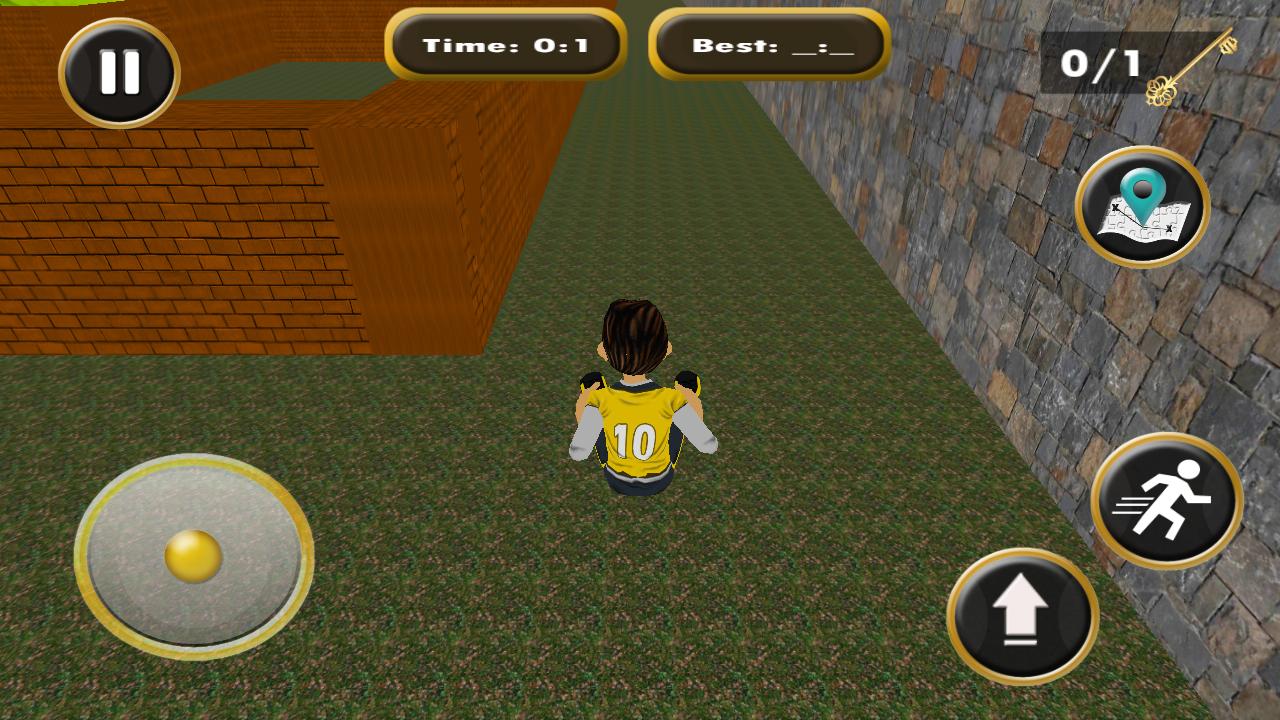Activate the sprint running-man button
The height and width of the screenshot is (720, 1280).
pos(1166,500)
